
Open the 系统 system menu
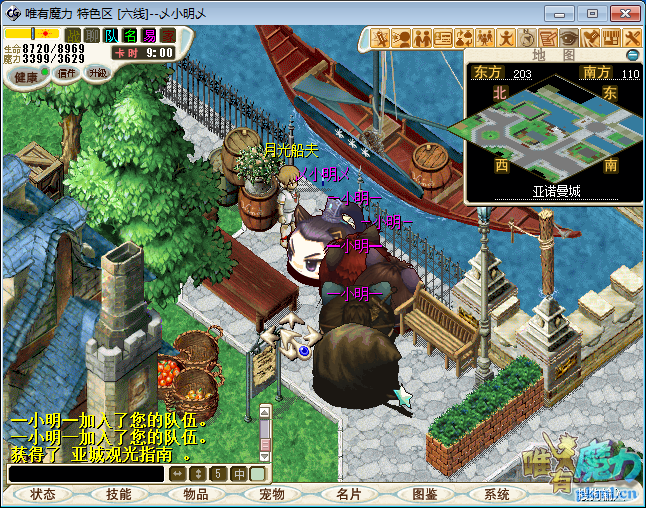[x=497, y=494]
